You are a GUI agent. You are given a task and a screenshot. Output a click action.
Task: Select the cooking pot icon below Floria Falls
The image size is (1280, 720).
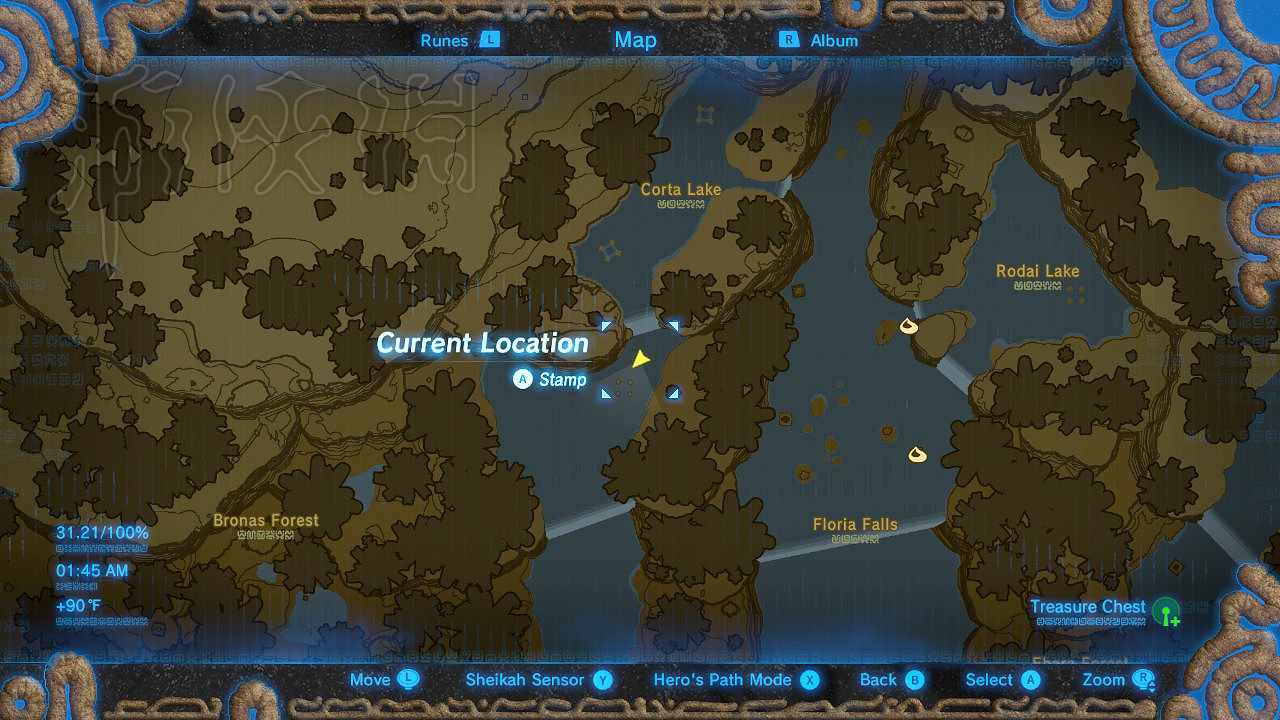pos(915,455)
